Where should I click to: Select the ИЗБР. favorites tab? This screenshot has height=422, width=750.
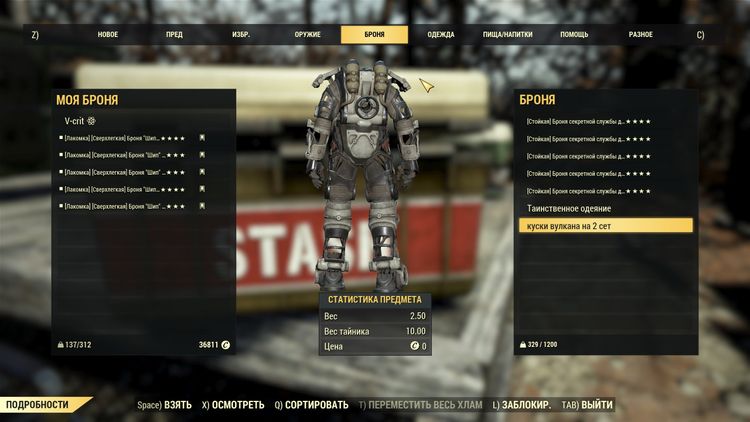click(x=241, y=34)
